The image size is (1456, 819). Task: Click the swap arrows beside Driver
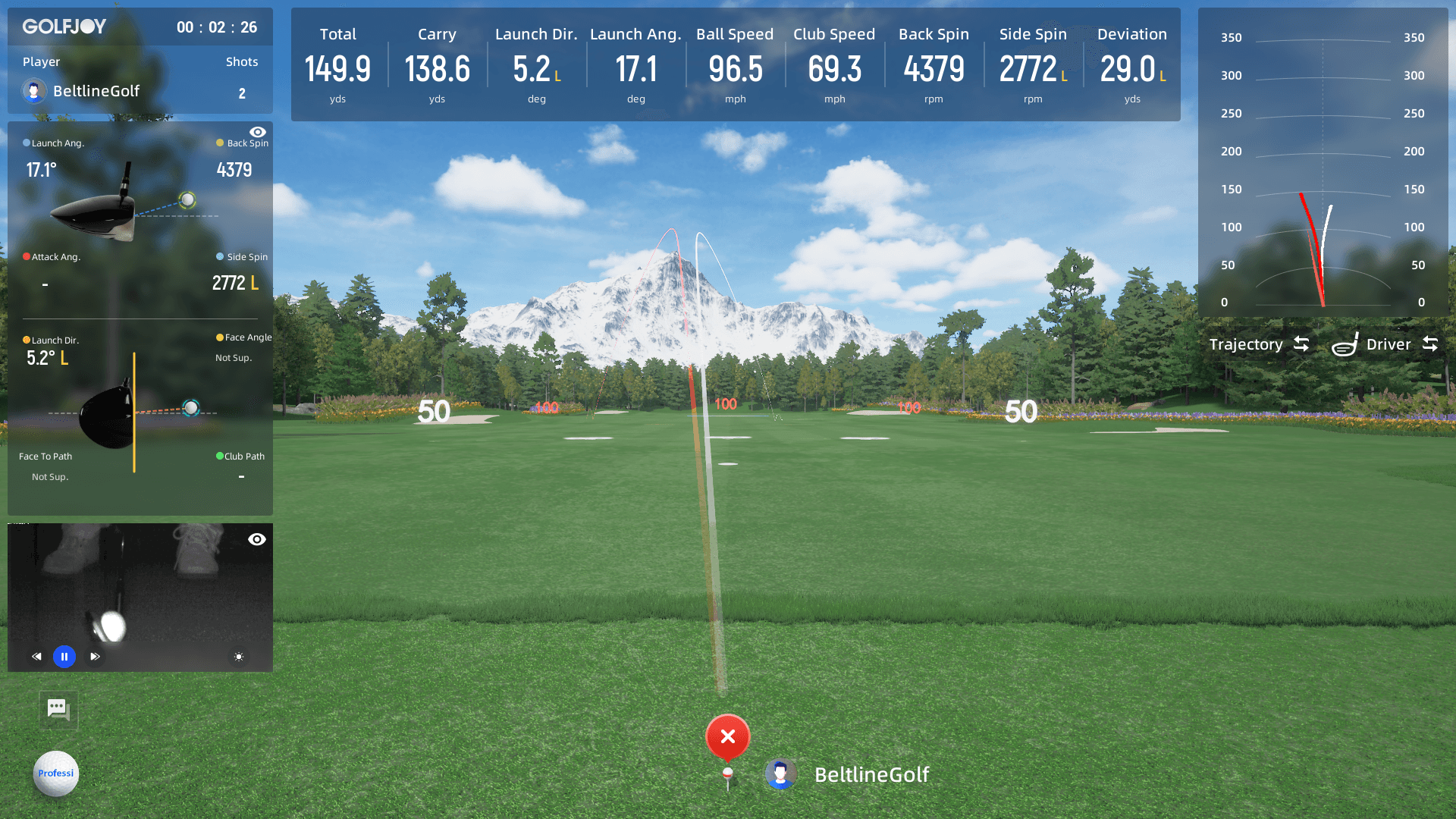[x=1430, y=344]
